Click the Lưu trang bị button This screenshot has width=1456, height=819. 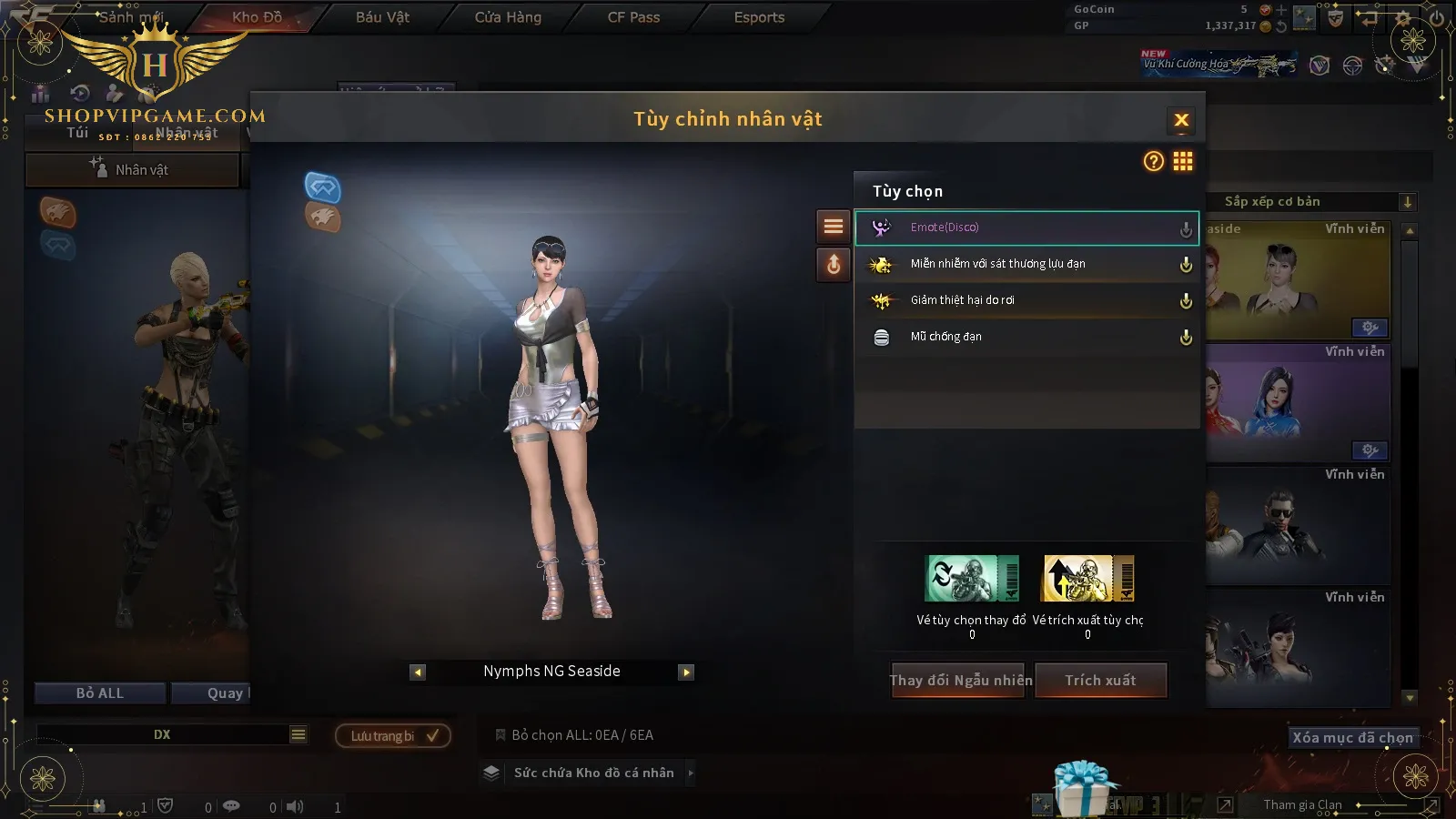[x=393, y=736]
